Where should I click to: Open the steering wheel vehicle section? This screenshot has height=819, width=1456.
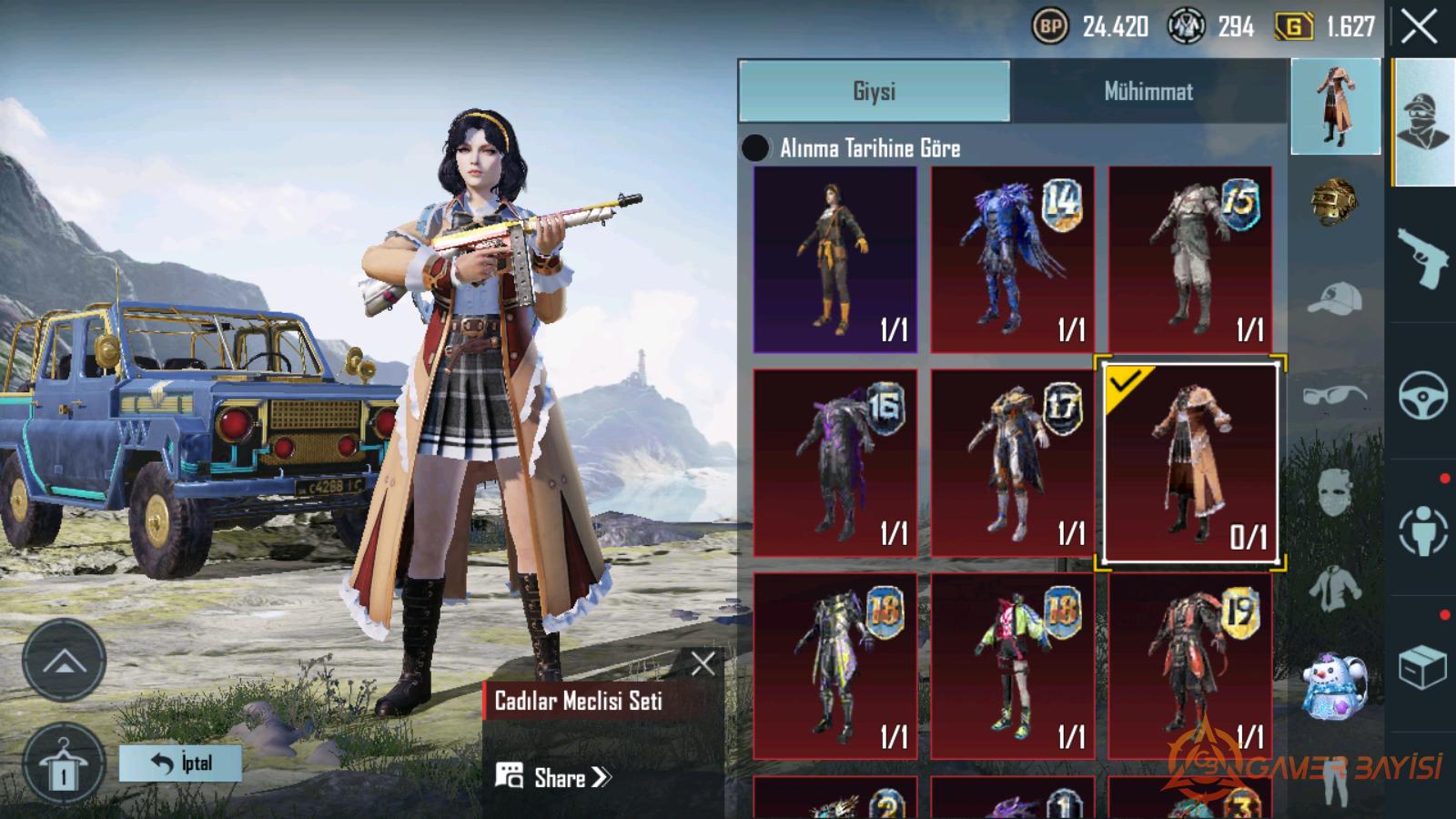click(x=1422, y=395)
